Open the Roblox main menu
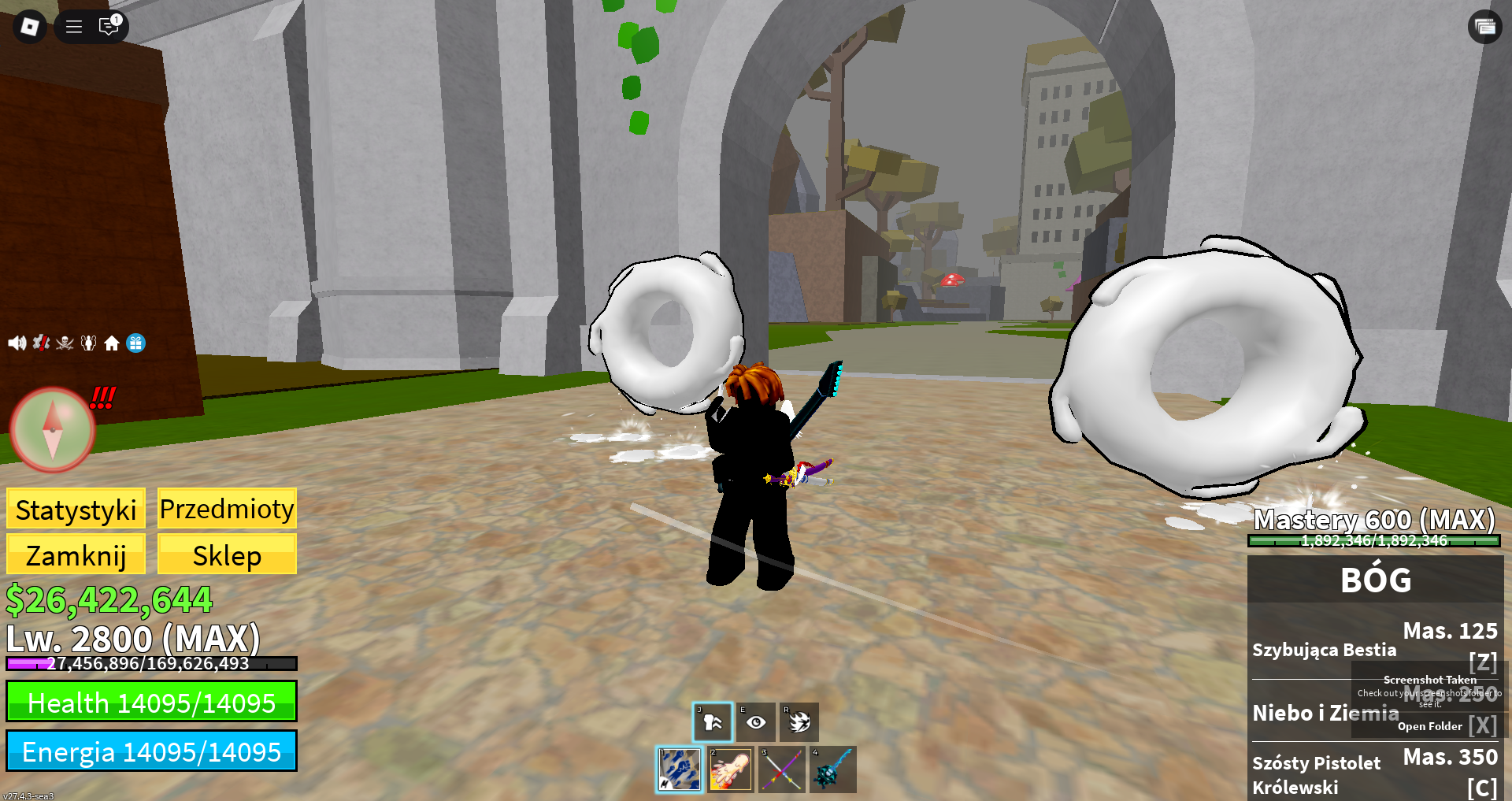This screenshot has width=1512, height=801. pos(30,27)
